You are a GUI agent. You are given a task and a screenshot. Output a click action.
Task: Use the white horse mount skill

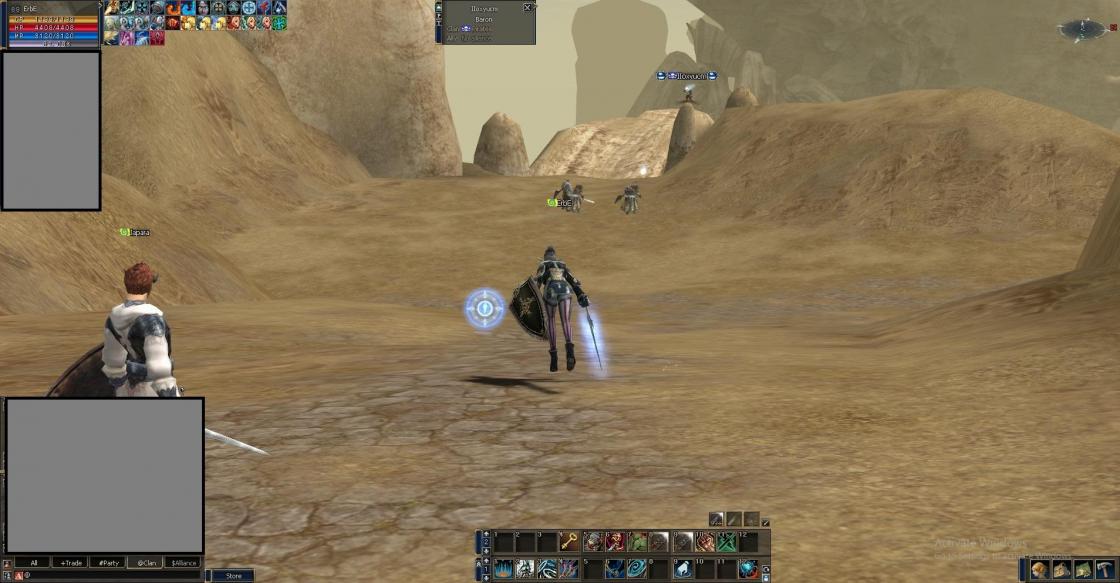pyautogui.click(x=682, y=569)
